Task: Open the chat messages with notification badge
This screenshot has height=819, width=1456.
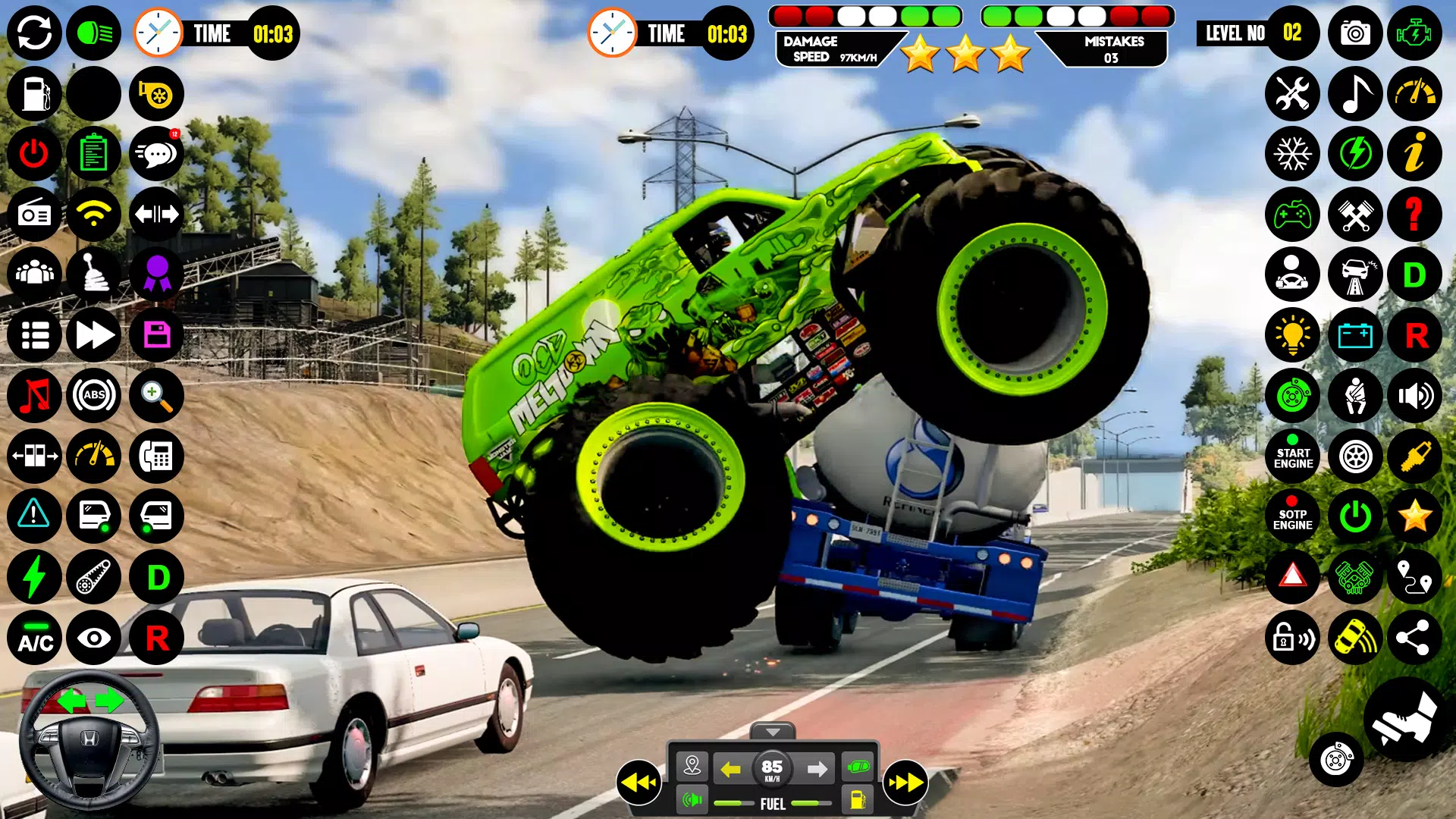Action: click(156, 154)
